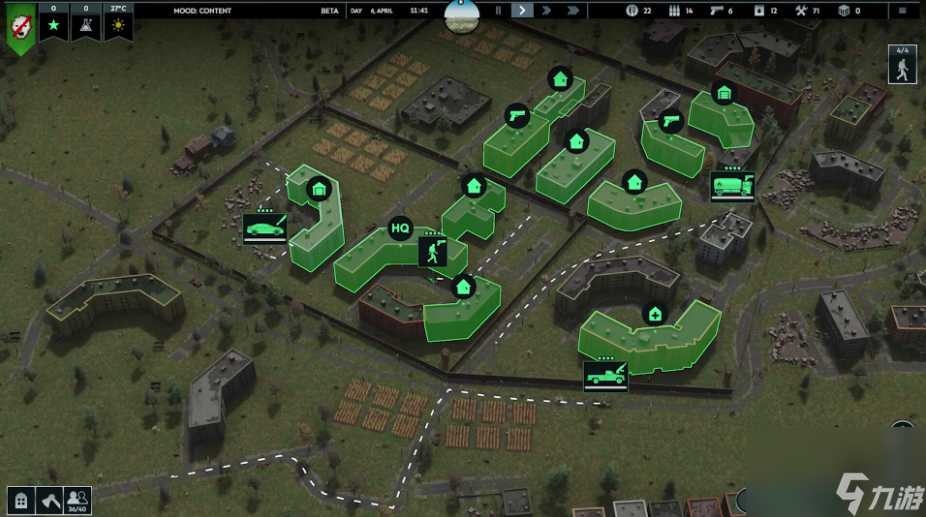926x517 pixels.
Task: Set game speed to triple fast-forward
Action: [573, 10]
